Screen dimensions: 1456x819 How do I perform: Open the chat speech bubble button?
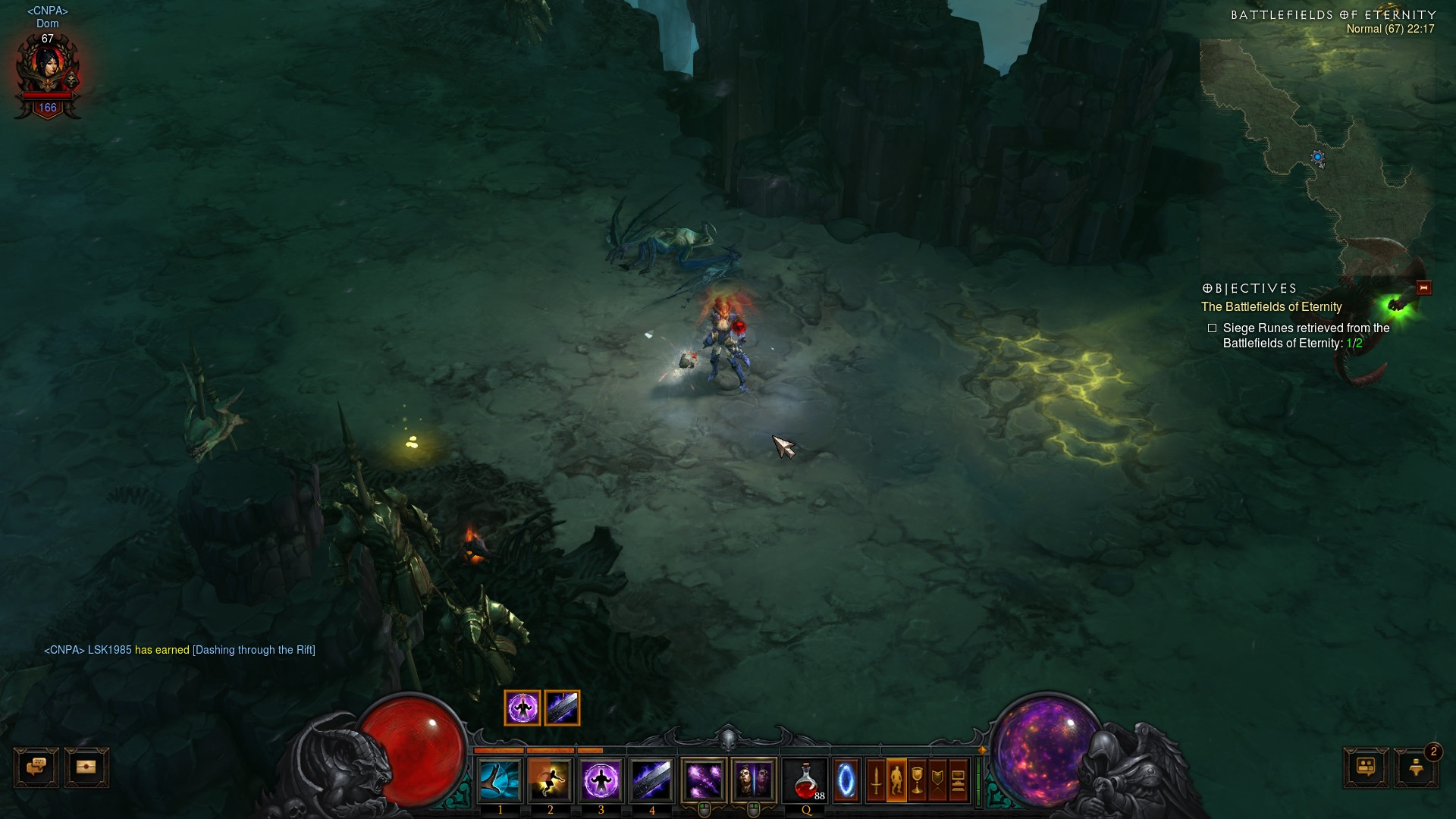(x=36, y=767)
